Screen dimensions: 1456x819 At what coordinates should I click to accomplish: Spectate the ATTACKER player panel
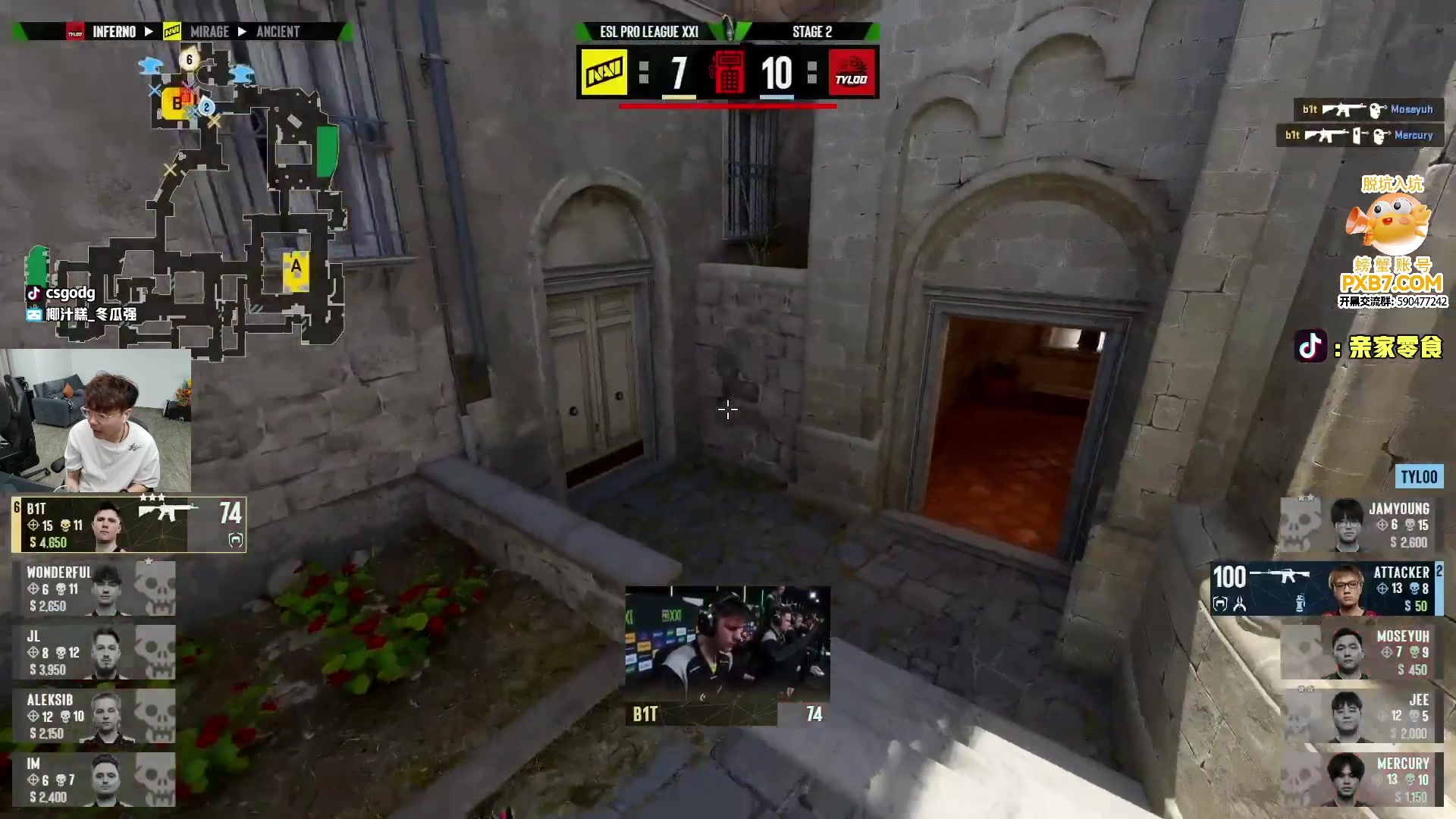pyautogui.click(x=1327, y=588)
